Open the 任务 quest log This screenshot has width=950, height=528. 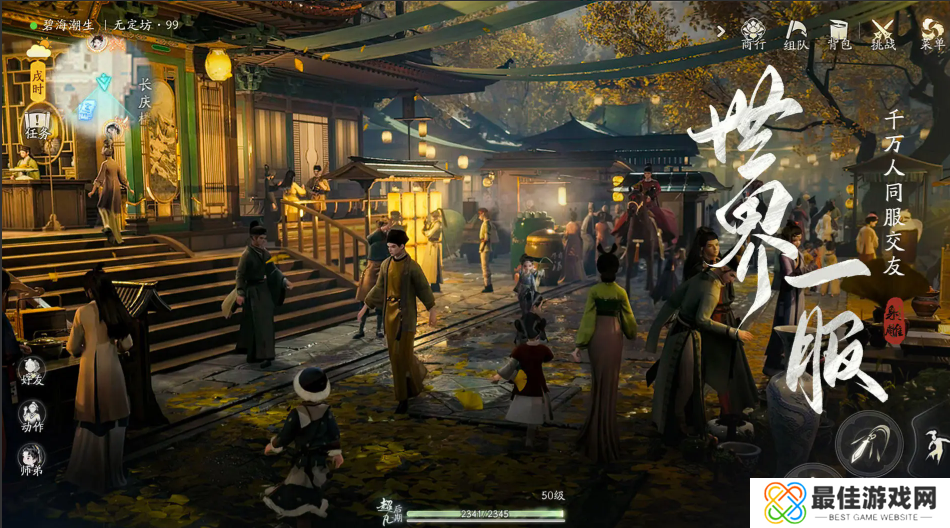37,126
